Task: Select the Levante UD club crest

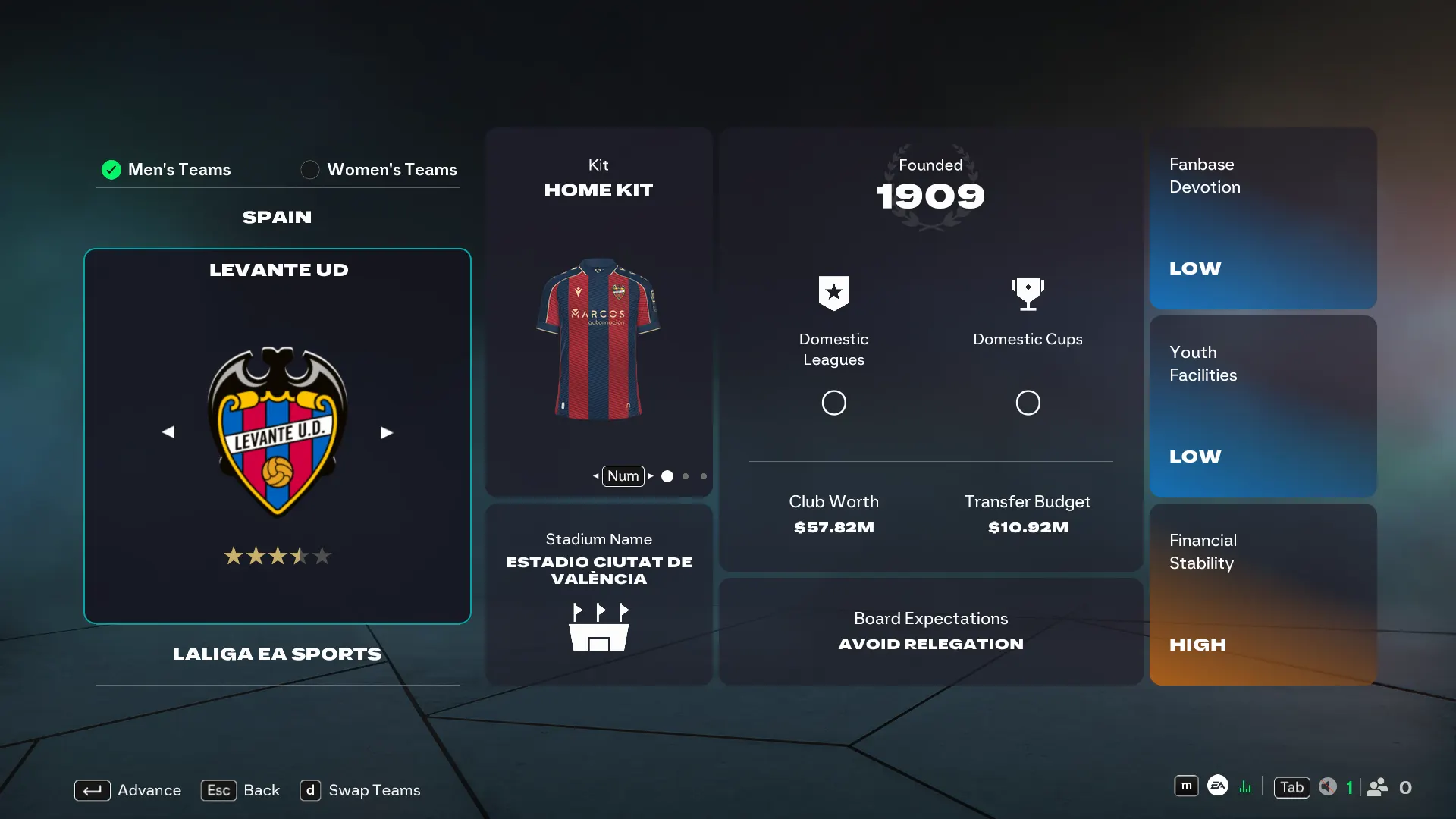Action: pos(278,431)
